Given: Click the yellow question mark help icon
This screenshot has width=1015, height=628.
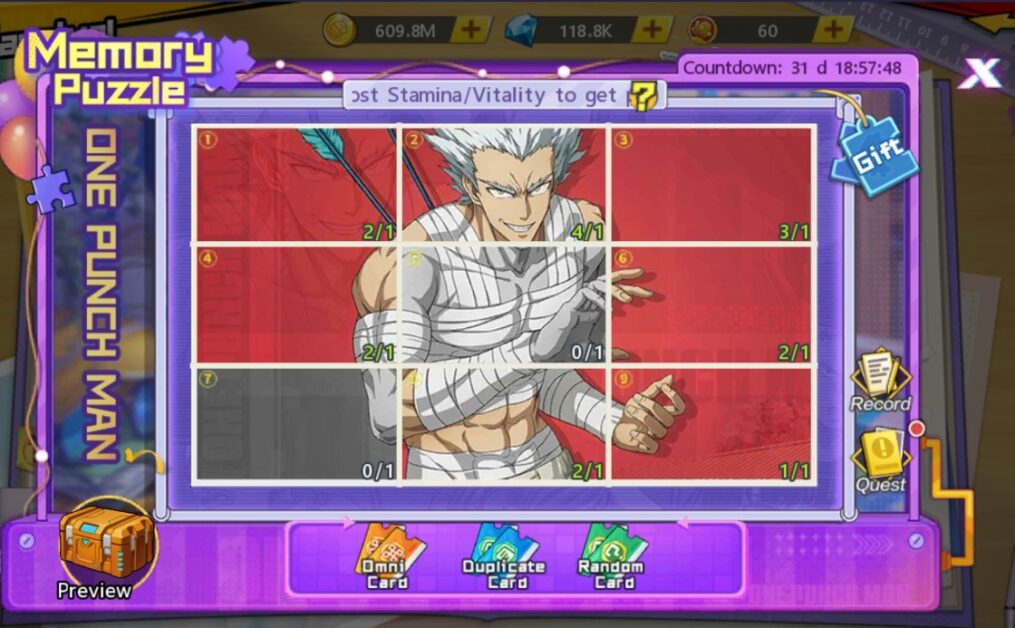Looking at the screenshot, I should (642, 96).
